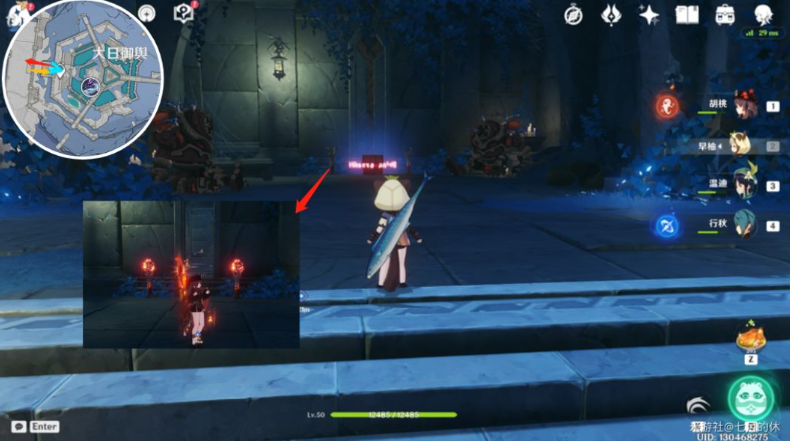Click the quest navigation icon beside minimap
This screenshot has height=441, width=790.
click(147, 14)
